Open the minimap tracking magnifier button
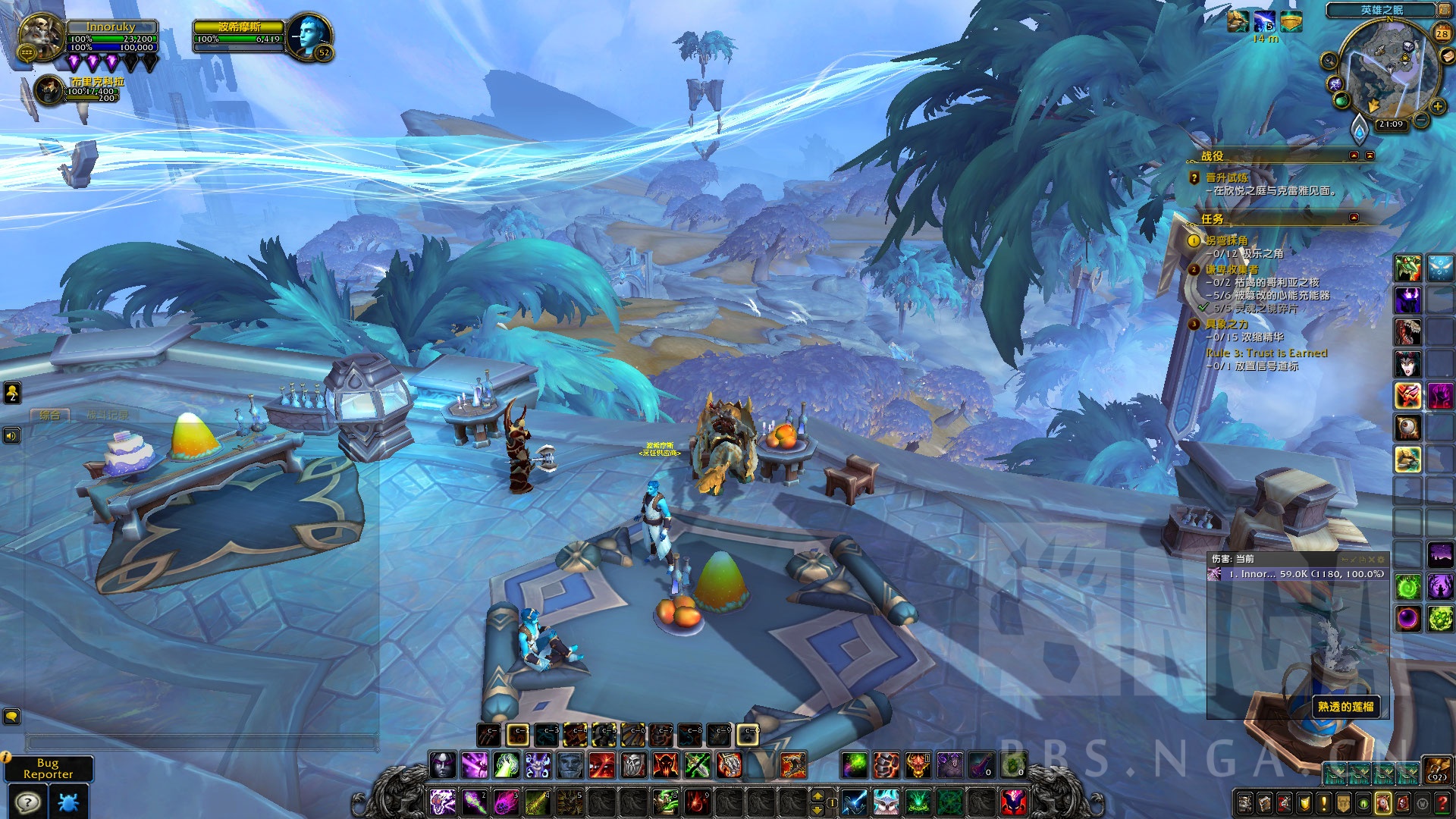1456x819 pixels. point(1329,61)
